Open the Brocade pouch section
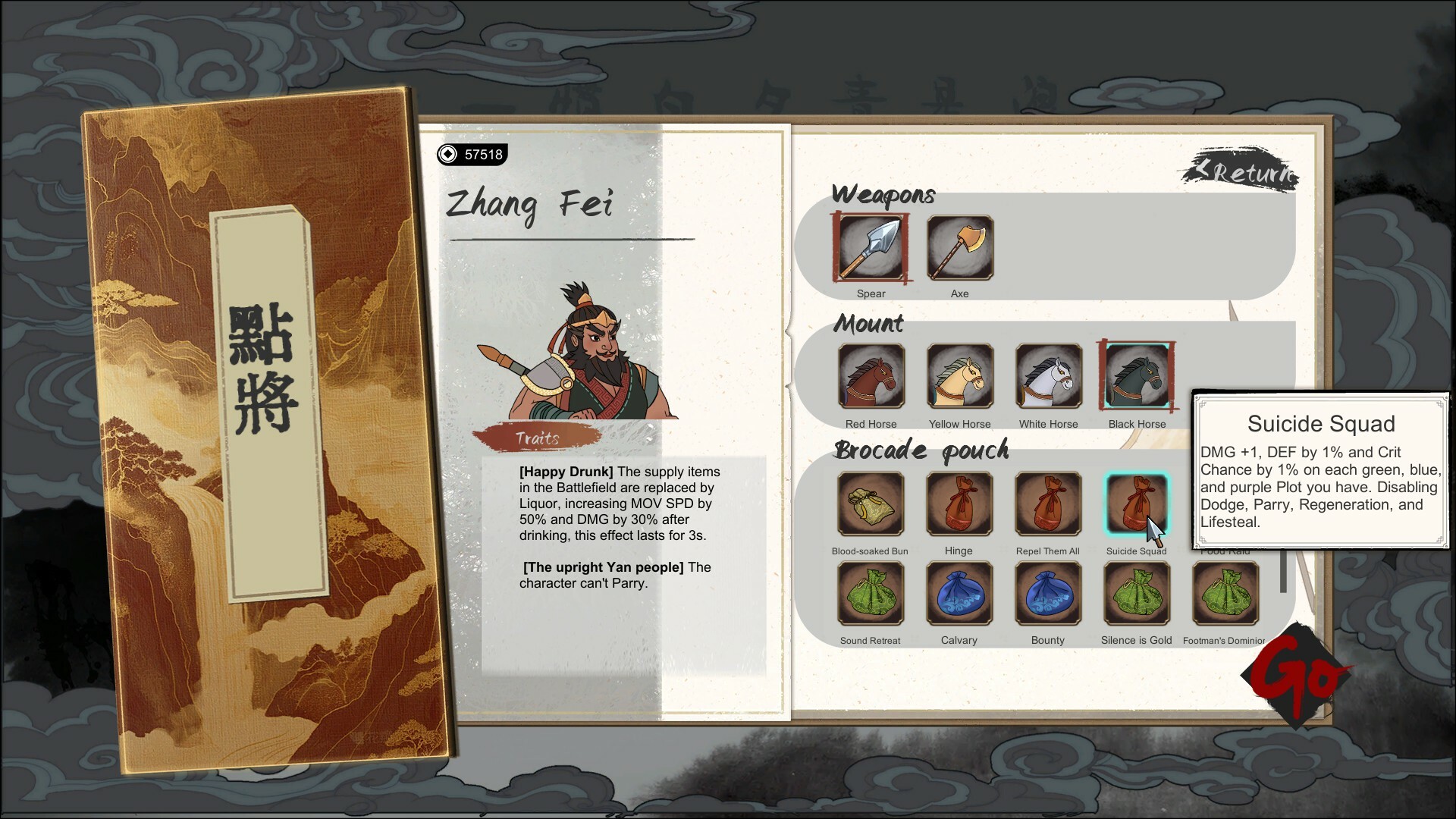This screenshot has width=1456, height=819. [x=921, y=450]
